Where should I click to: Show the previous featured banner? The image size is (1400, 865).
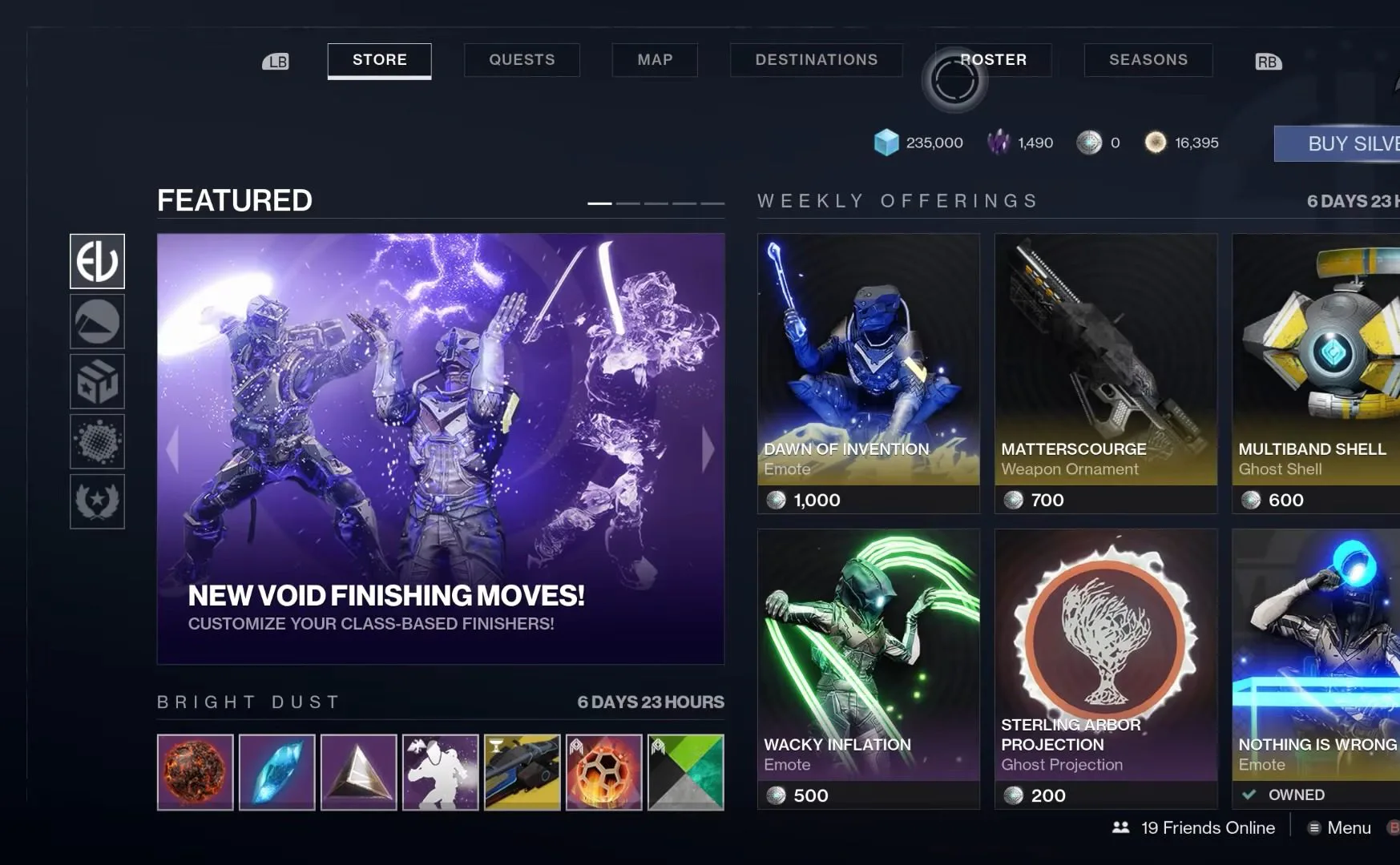pos(172,449)
